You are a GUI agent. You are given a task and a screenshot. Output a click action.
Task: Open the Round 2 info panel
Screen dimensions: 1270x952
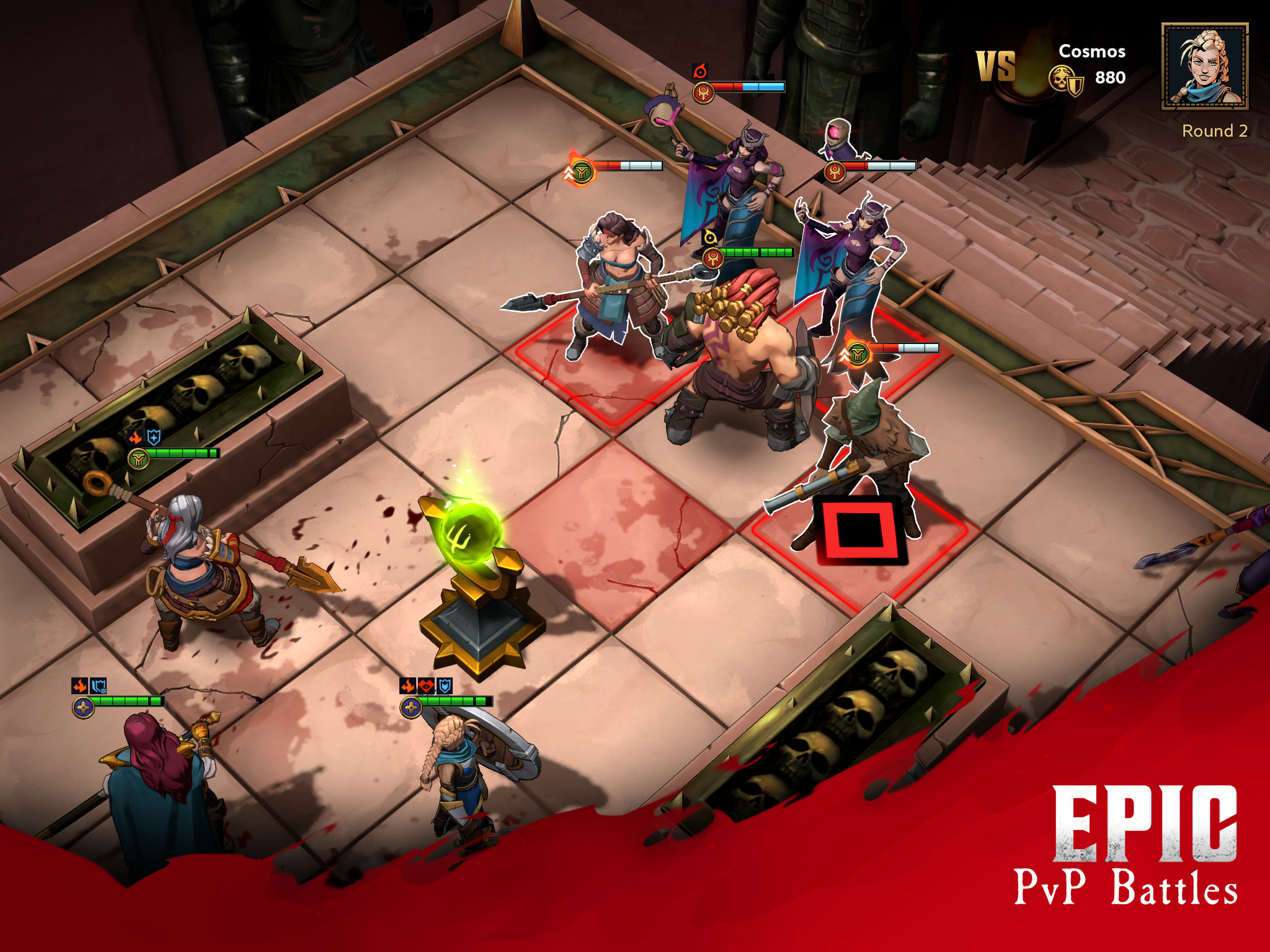click(1214, 131)
